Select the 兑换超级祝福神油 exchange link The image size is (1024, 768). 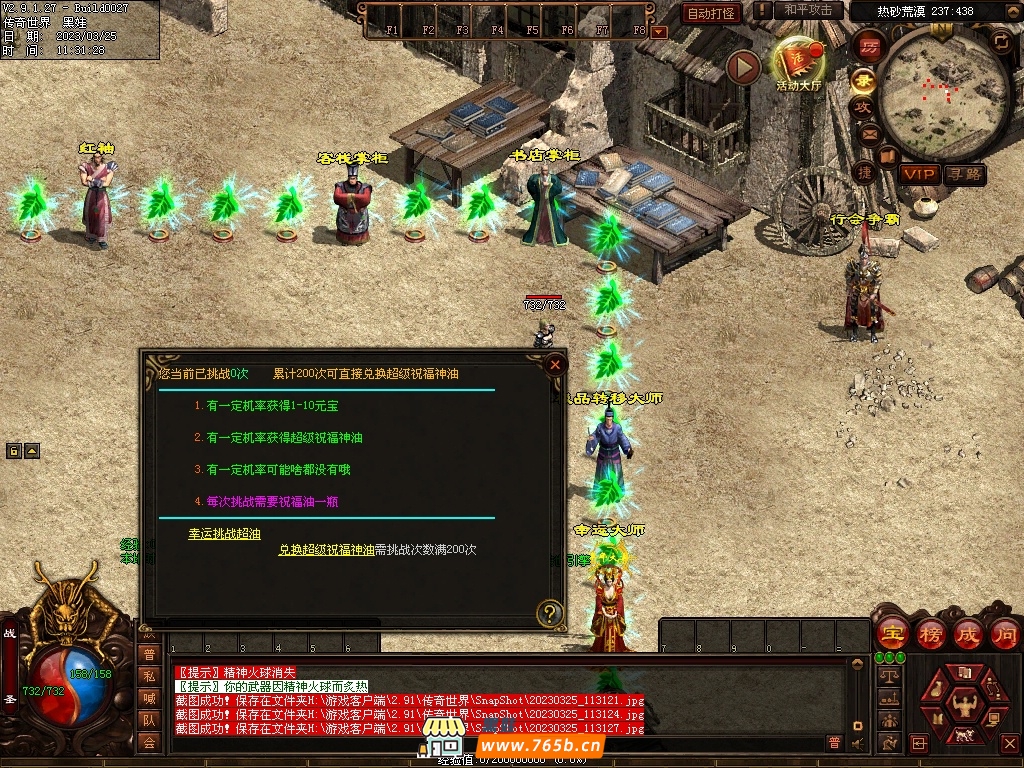(326, 549)
